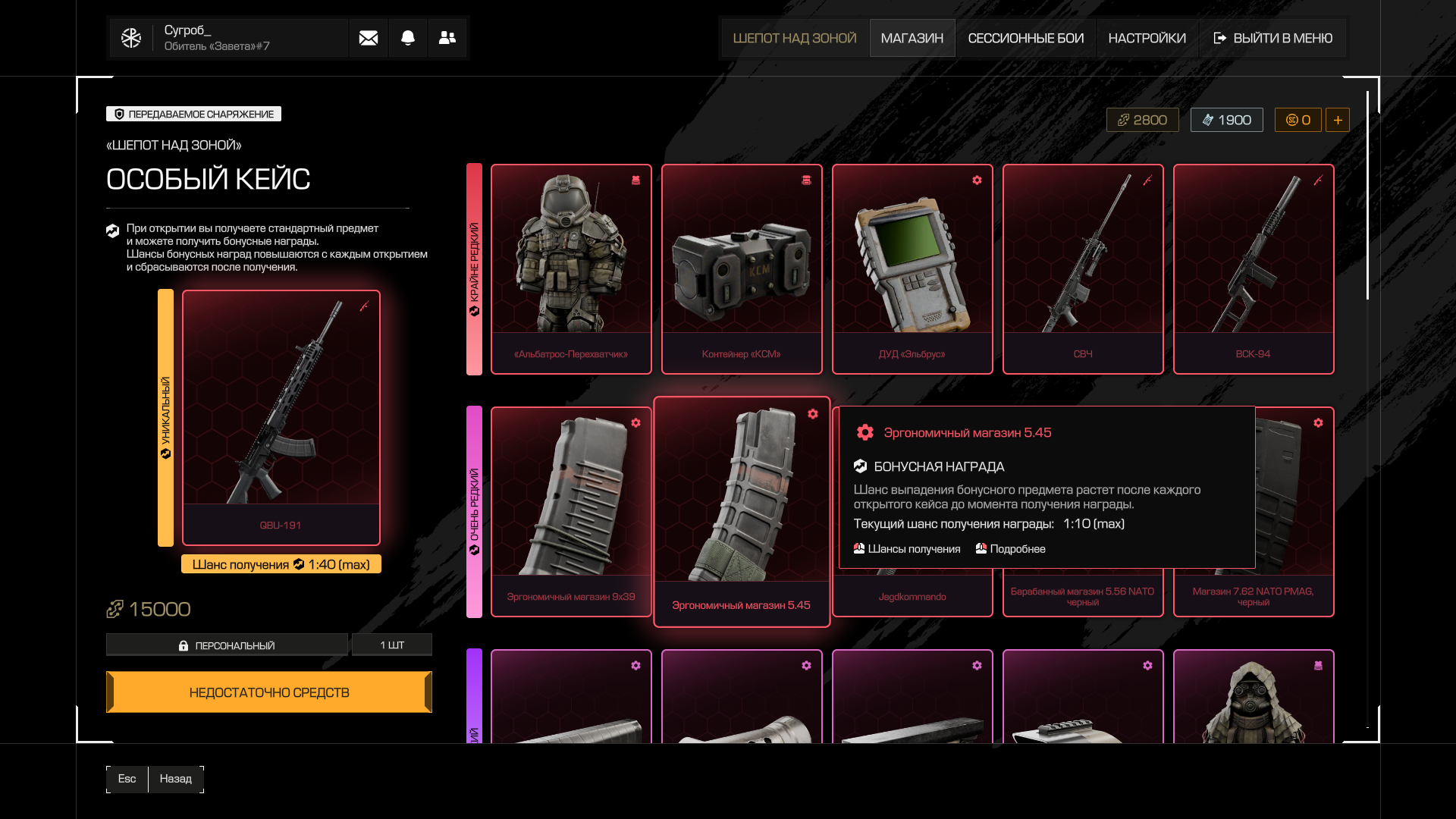
Task: Choose the ДУД «Эльбрус» card
Action: tap(912, 269)
